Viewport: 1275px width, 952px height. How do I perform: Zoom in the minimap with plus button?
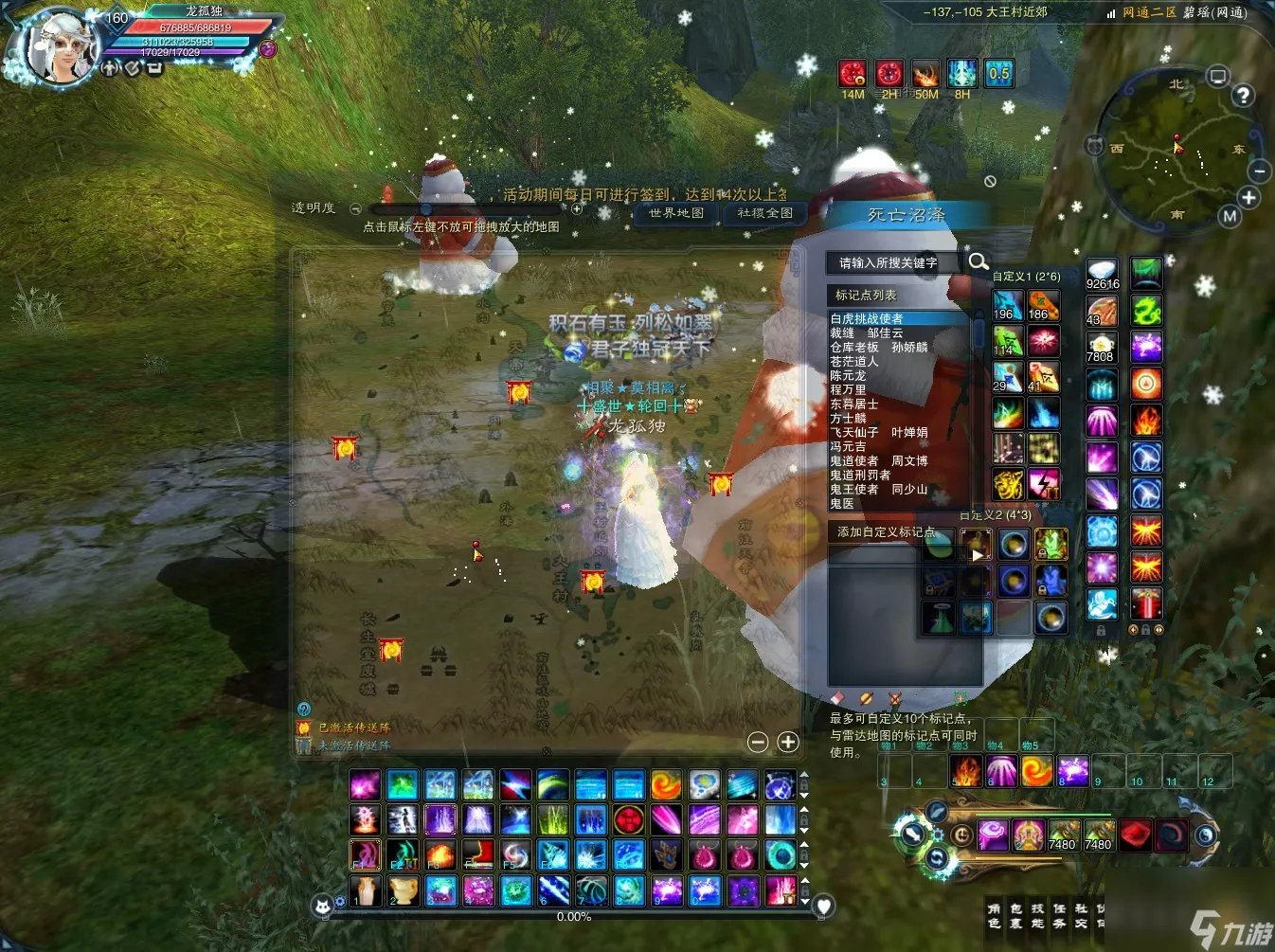click(1248, 197)
